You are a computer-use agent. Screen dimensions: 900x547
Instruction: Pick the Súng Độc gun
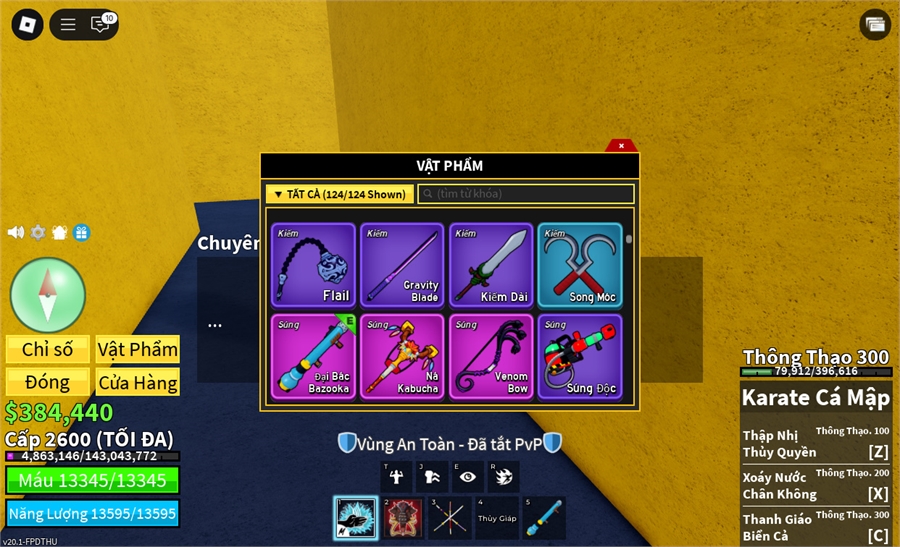point(580,357)
